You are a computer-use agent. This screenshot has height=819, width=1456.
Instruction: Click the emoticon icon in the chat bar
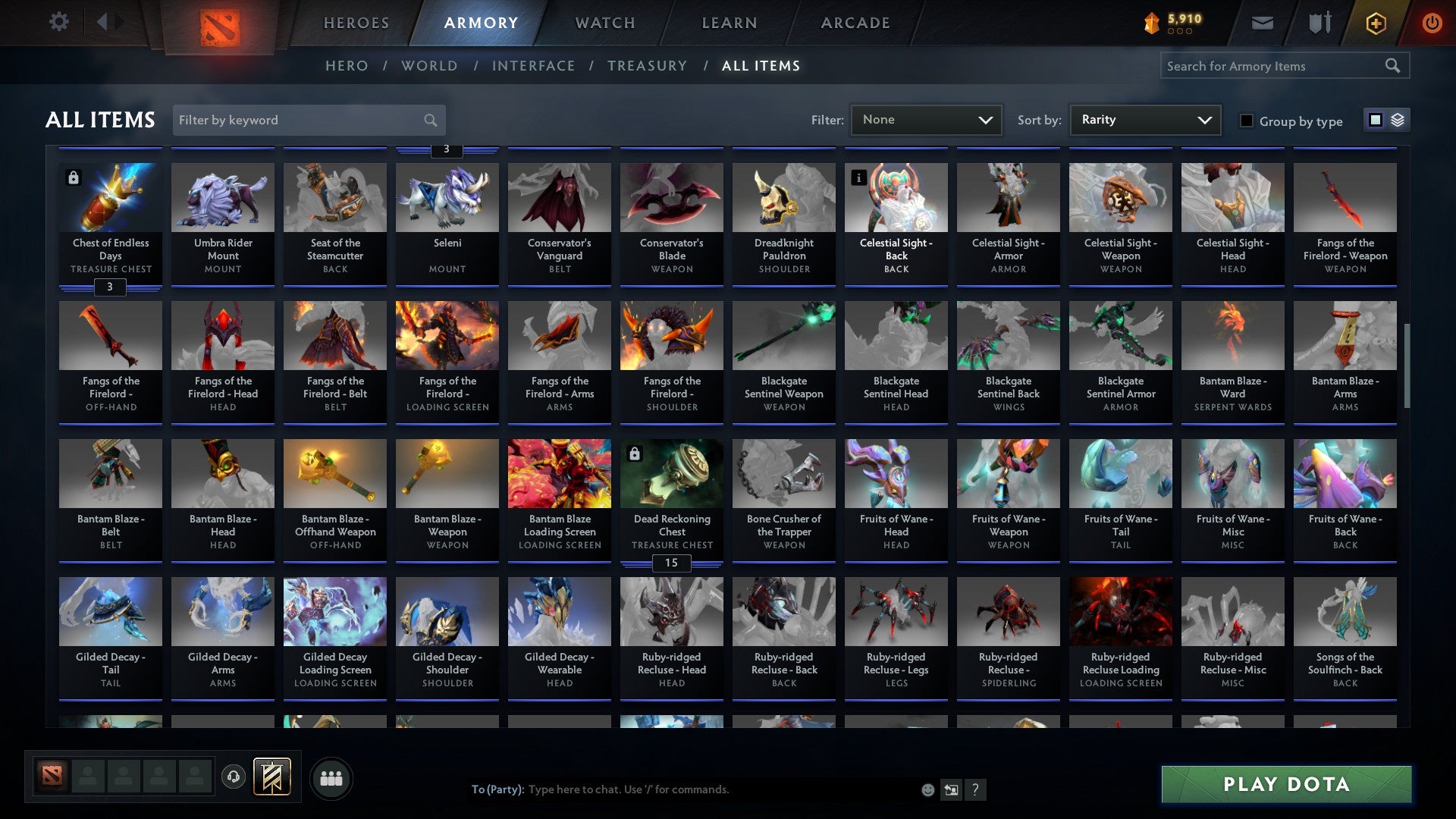click(x=927, y=789)
